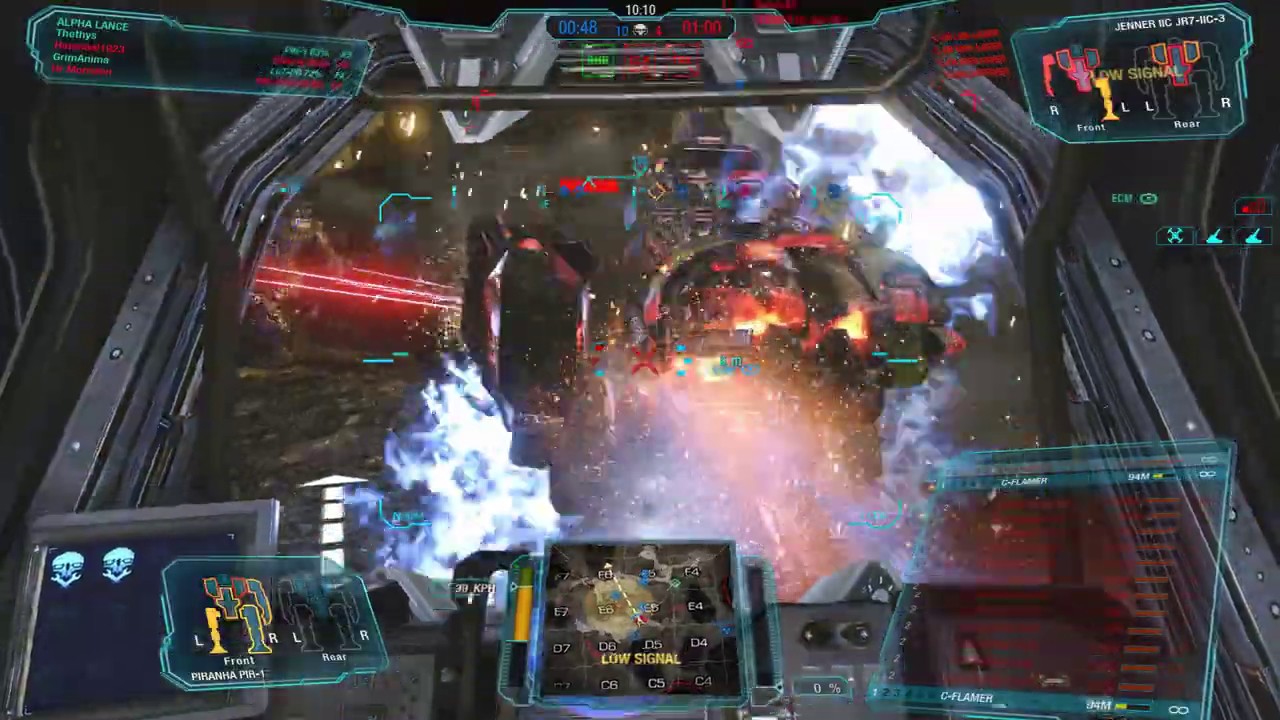1280x720 pixels.
Task: Toggle the Front view of enemy paper doll
Action: (x=1090, y=127)
